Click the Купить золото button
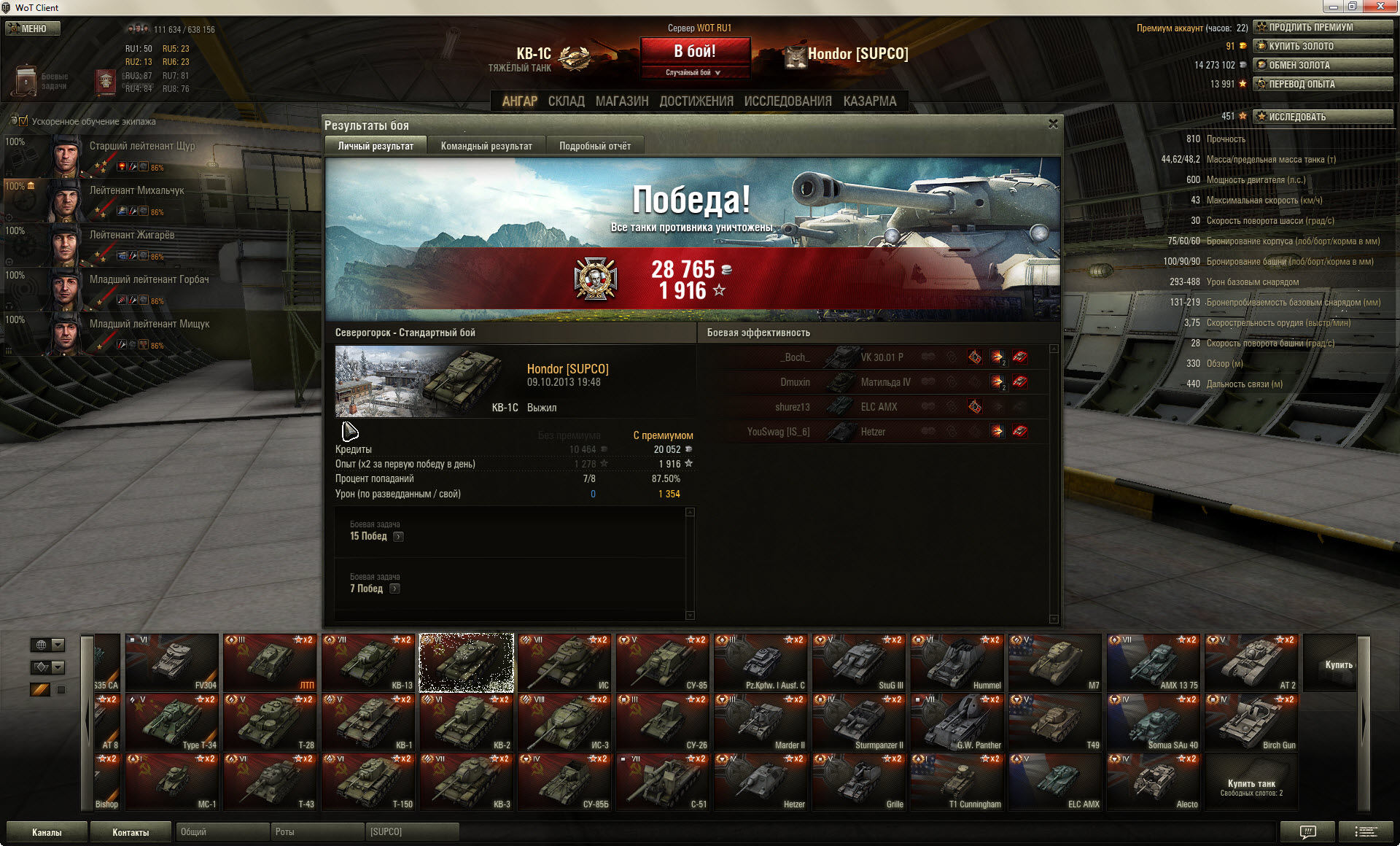Screen dimensions: 1400x846 point(1323,46)
